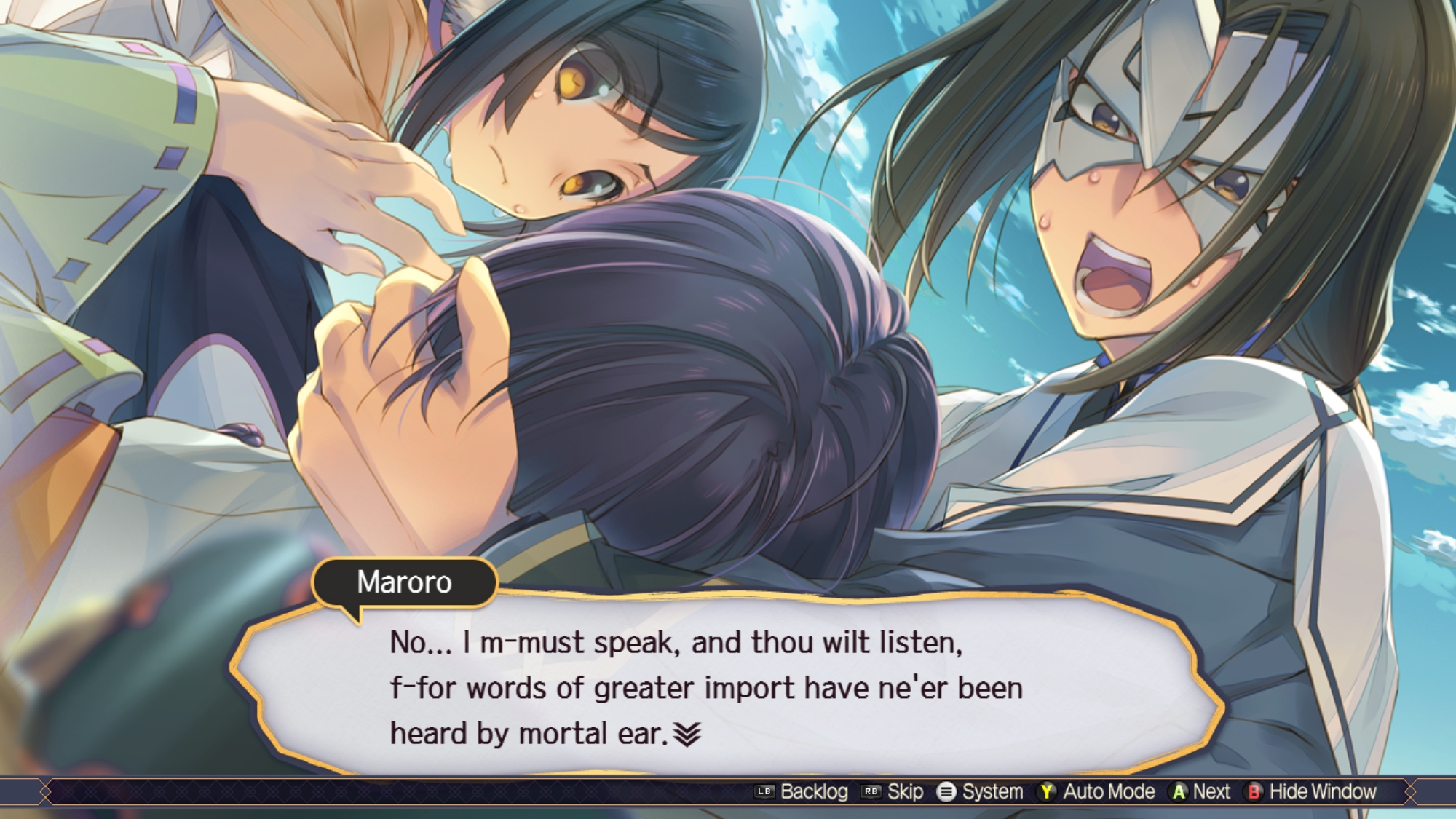Turn on Auto Mode
The image size is (1456, 819).
click(1097, 791)
